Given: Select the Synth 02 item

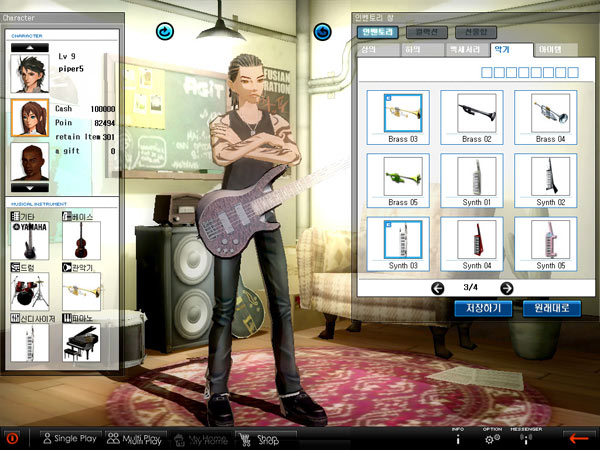Looking at the screenshot, I should pyautogui.click(x=549, y=177).
